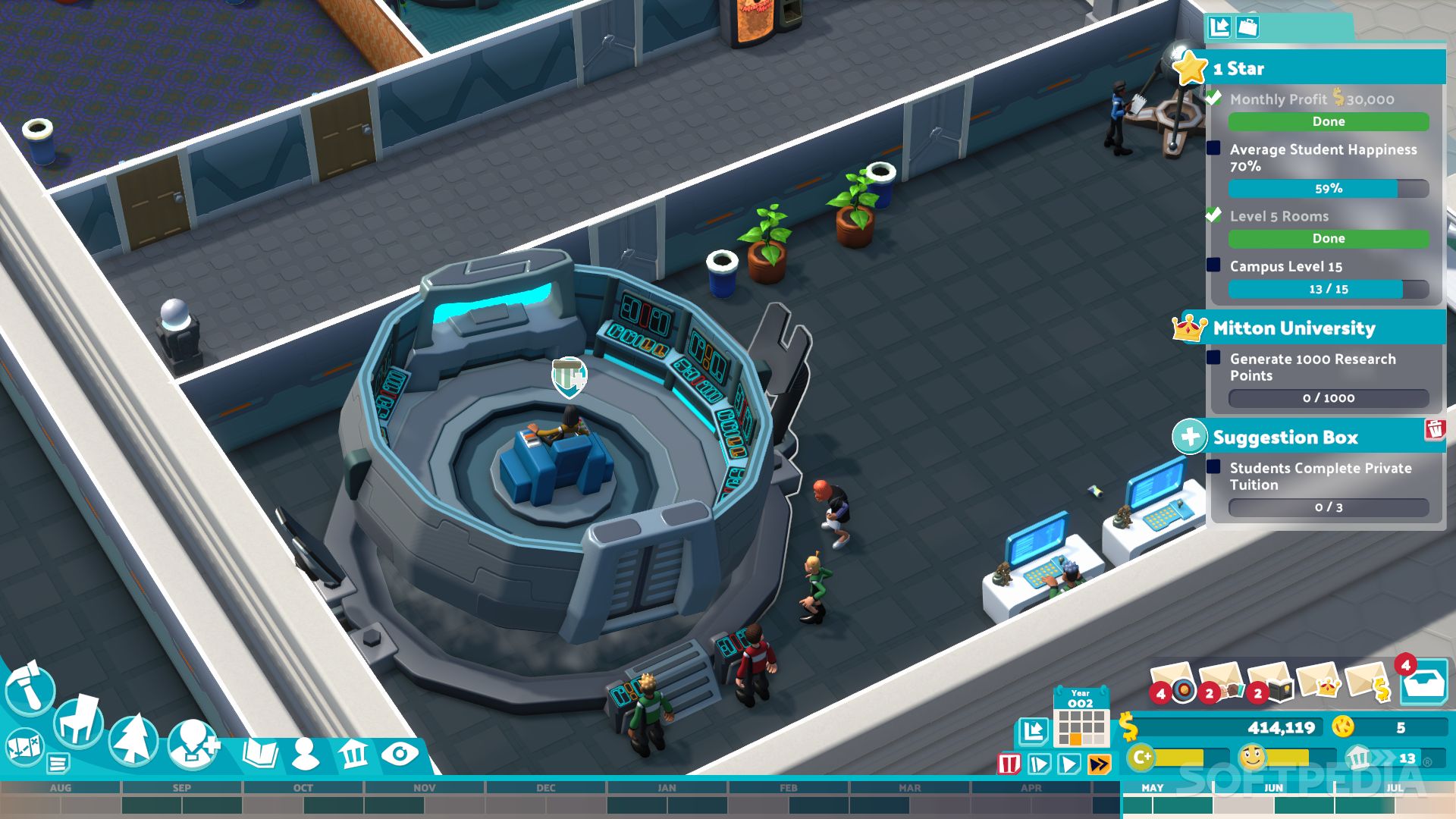
Task: Open the bank building management menu
Action: pos(353,754)
